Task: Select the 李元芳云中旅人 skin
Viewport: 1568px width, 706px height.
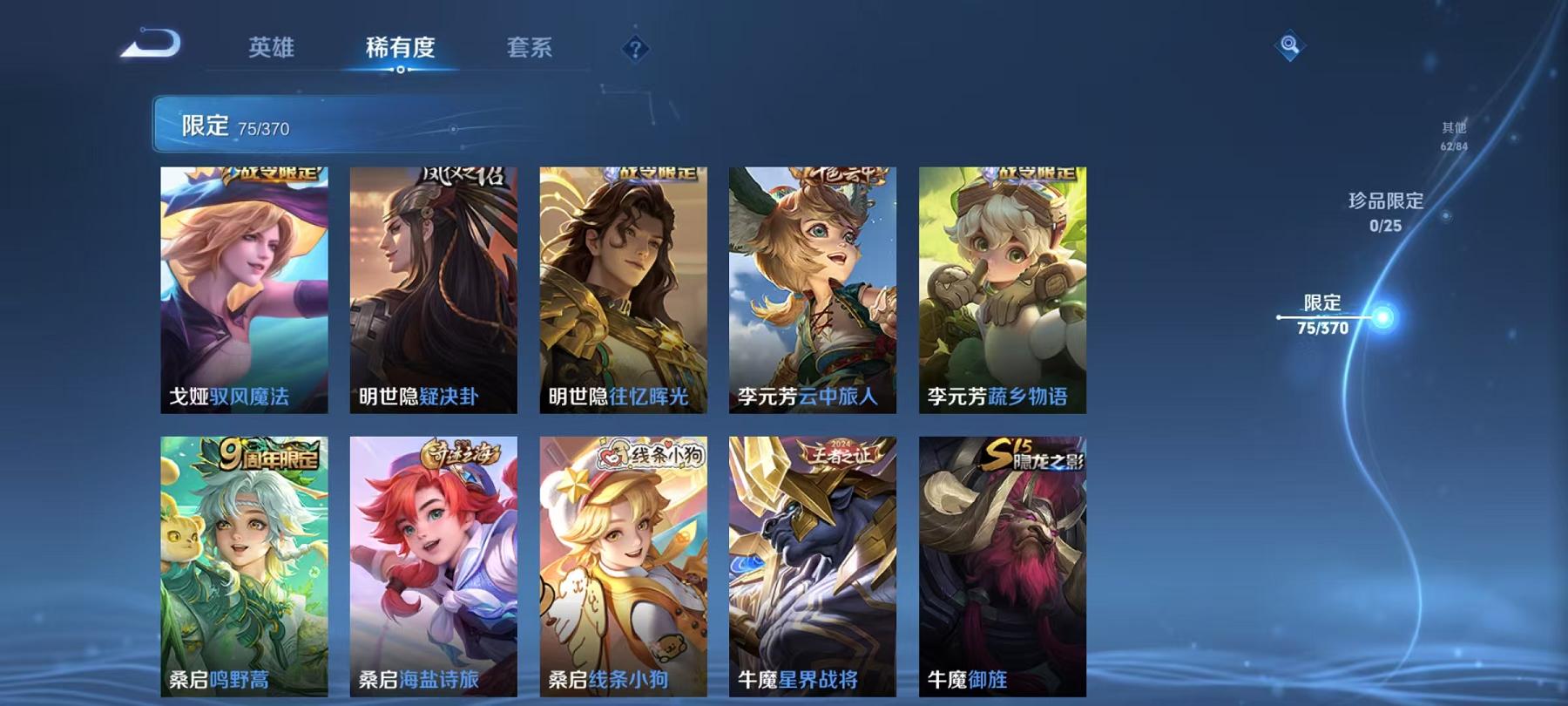Action: pyautogui.click(x=814, y=288)
